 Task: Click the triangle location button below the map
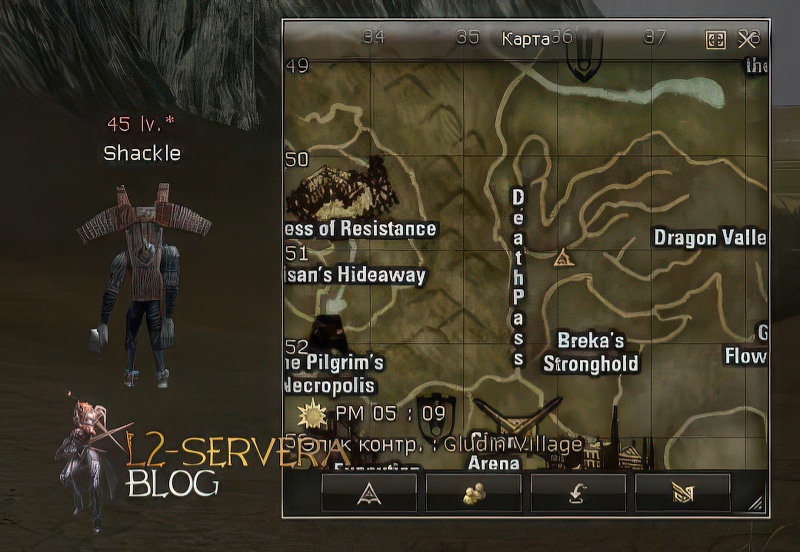click(369, 492)
